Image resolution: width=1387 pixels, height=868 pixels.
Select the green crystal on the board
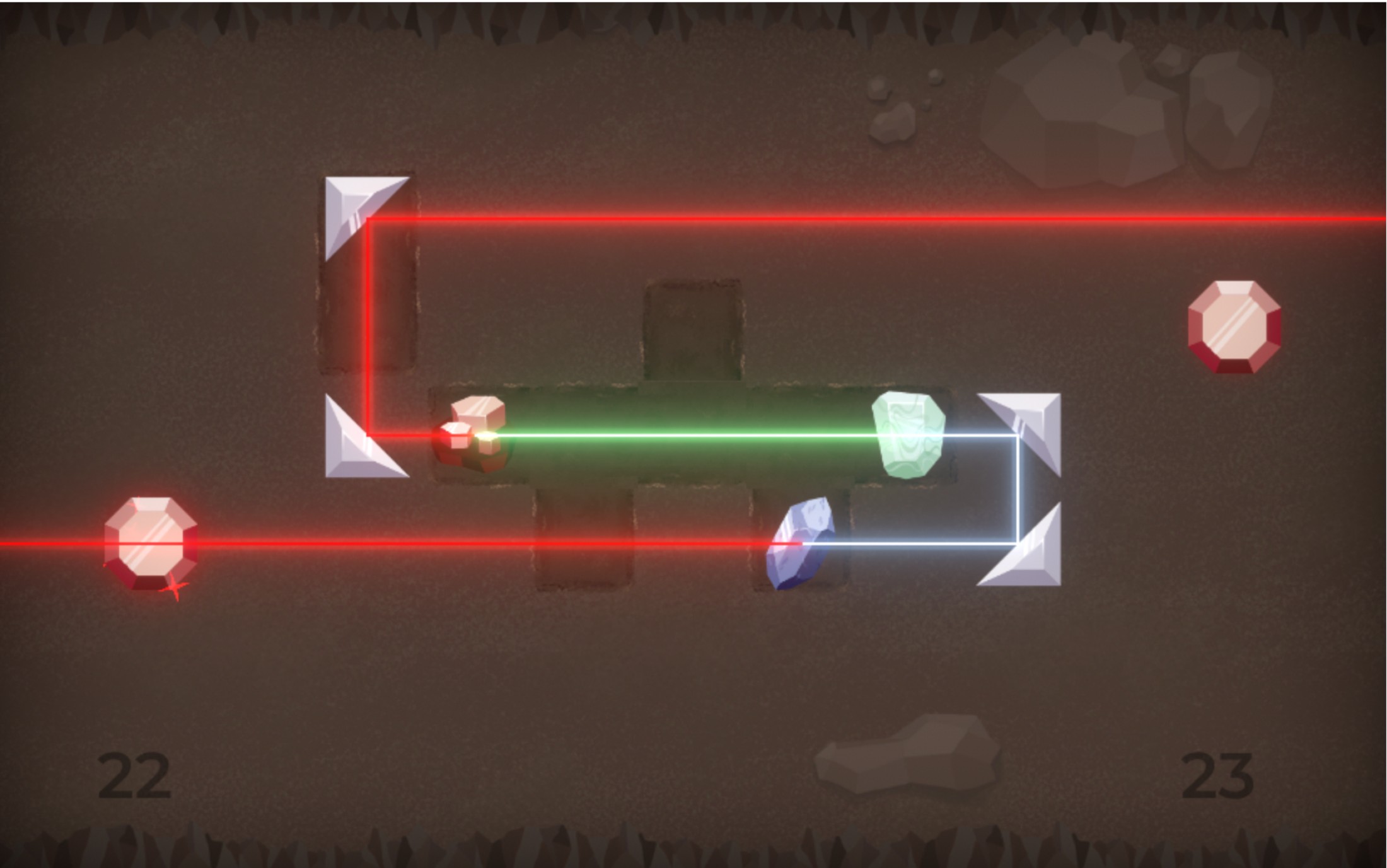[x=908, y=435]
